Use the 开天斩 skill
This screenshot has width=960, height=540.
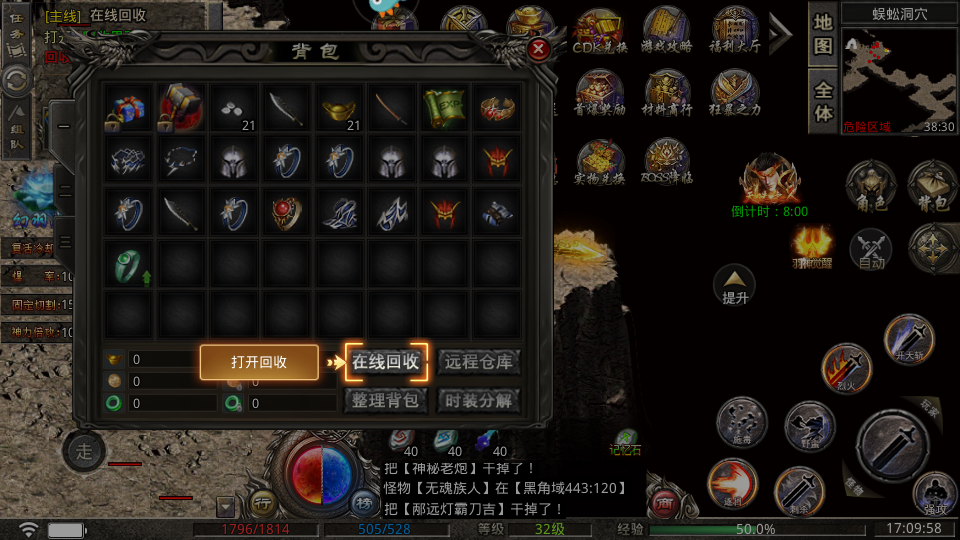[909, 342]
